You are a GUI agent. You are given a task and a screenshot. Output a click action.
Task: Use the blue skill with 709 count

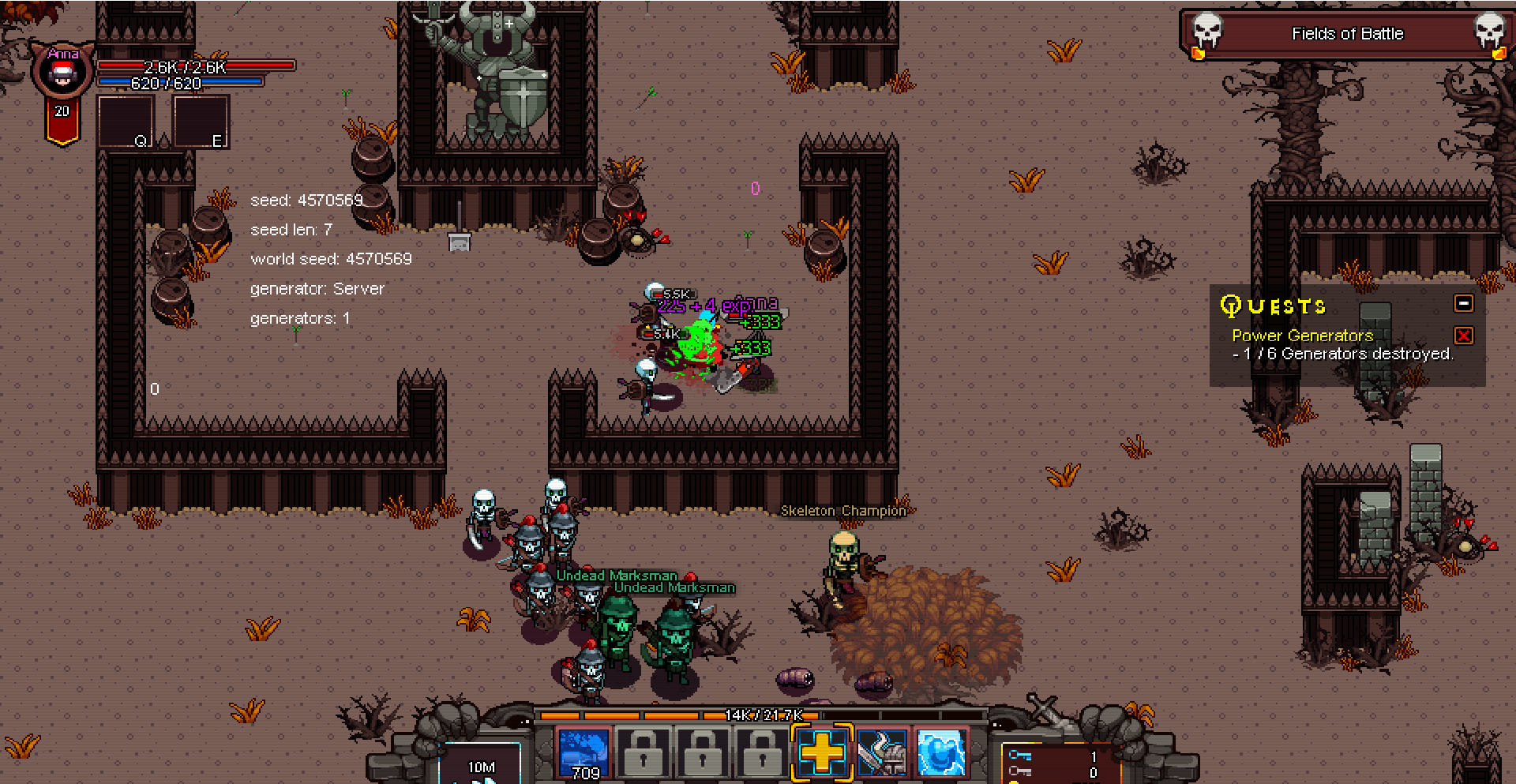coord(584,754)
